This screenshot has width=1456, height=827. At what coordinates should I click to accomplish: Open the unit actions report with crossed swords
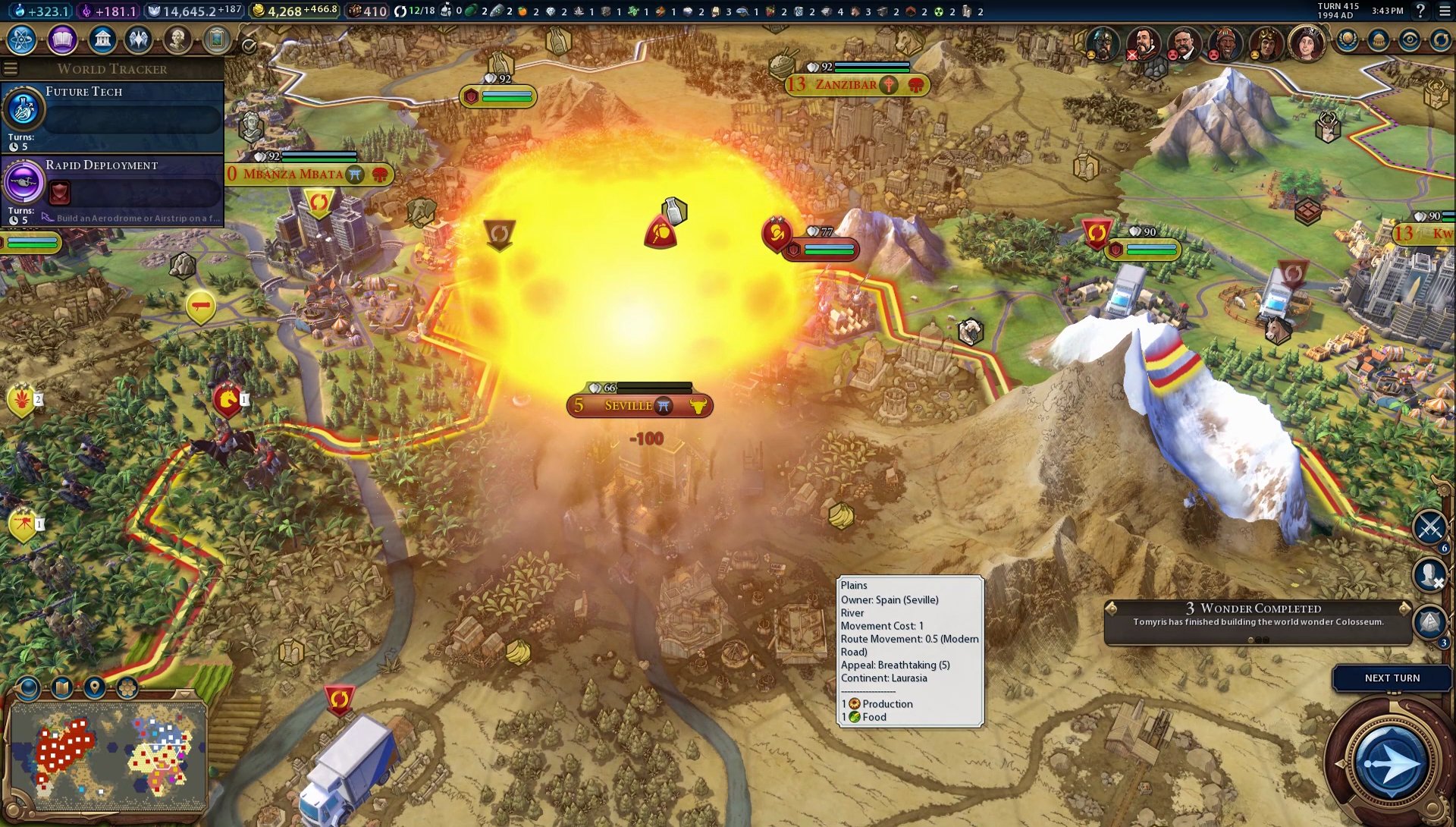(x=1429, y=525)
